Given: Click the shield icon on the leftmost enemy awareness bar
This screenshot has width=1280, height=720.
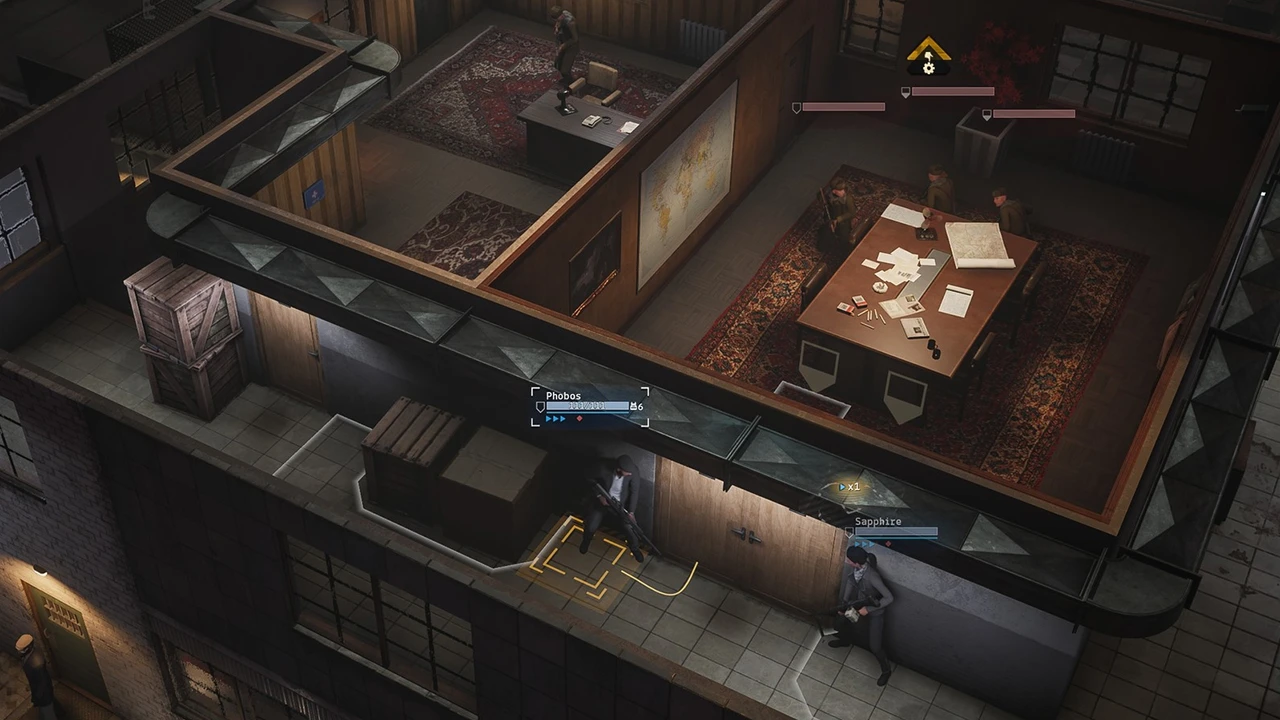Looking at the screenshot, I should [x=796, y=108].
